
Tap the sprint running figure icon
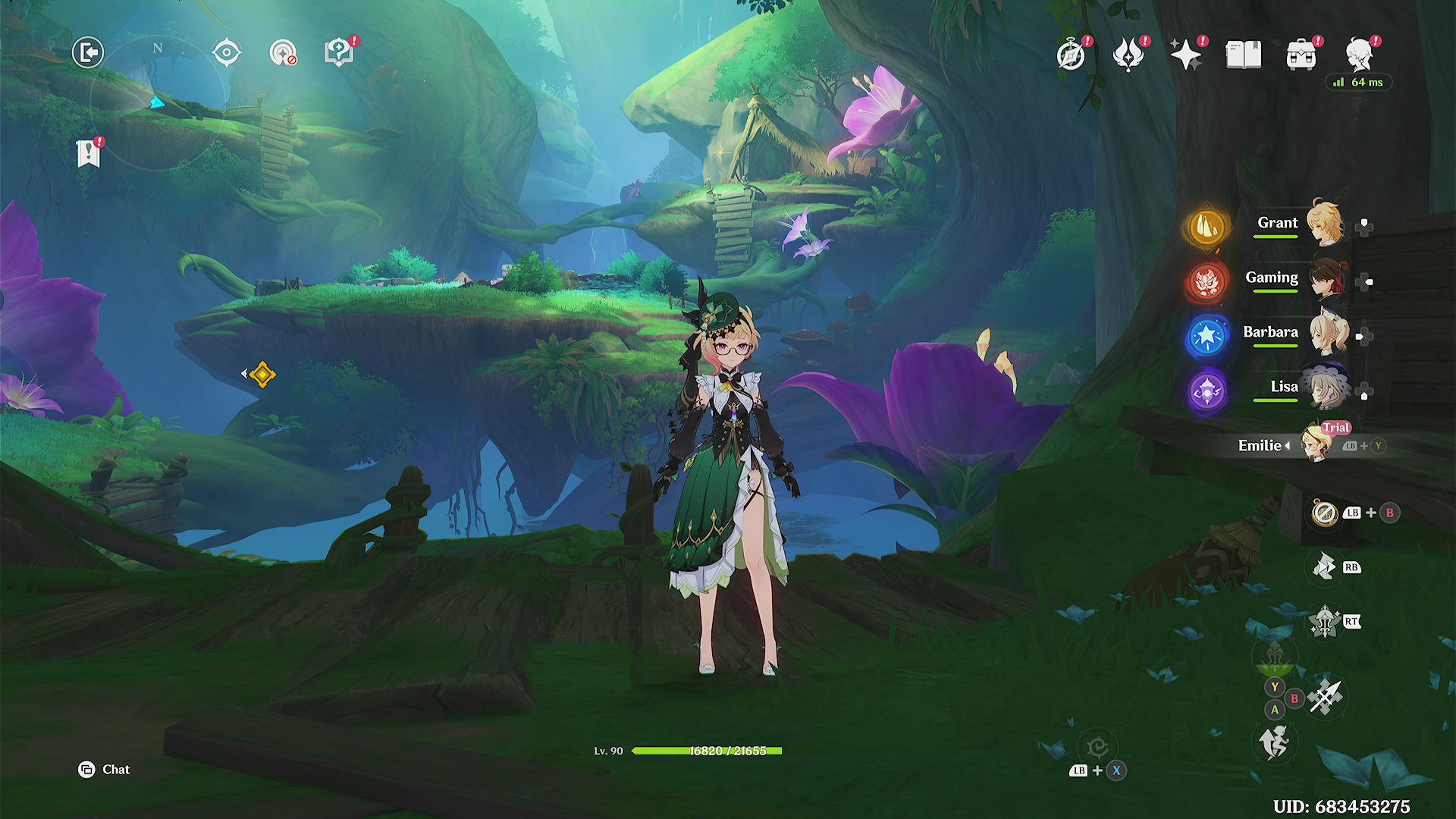coord(1274,741)
